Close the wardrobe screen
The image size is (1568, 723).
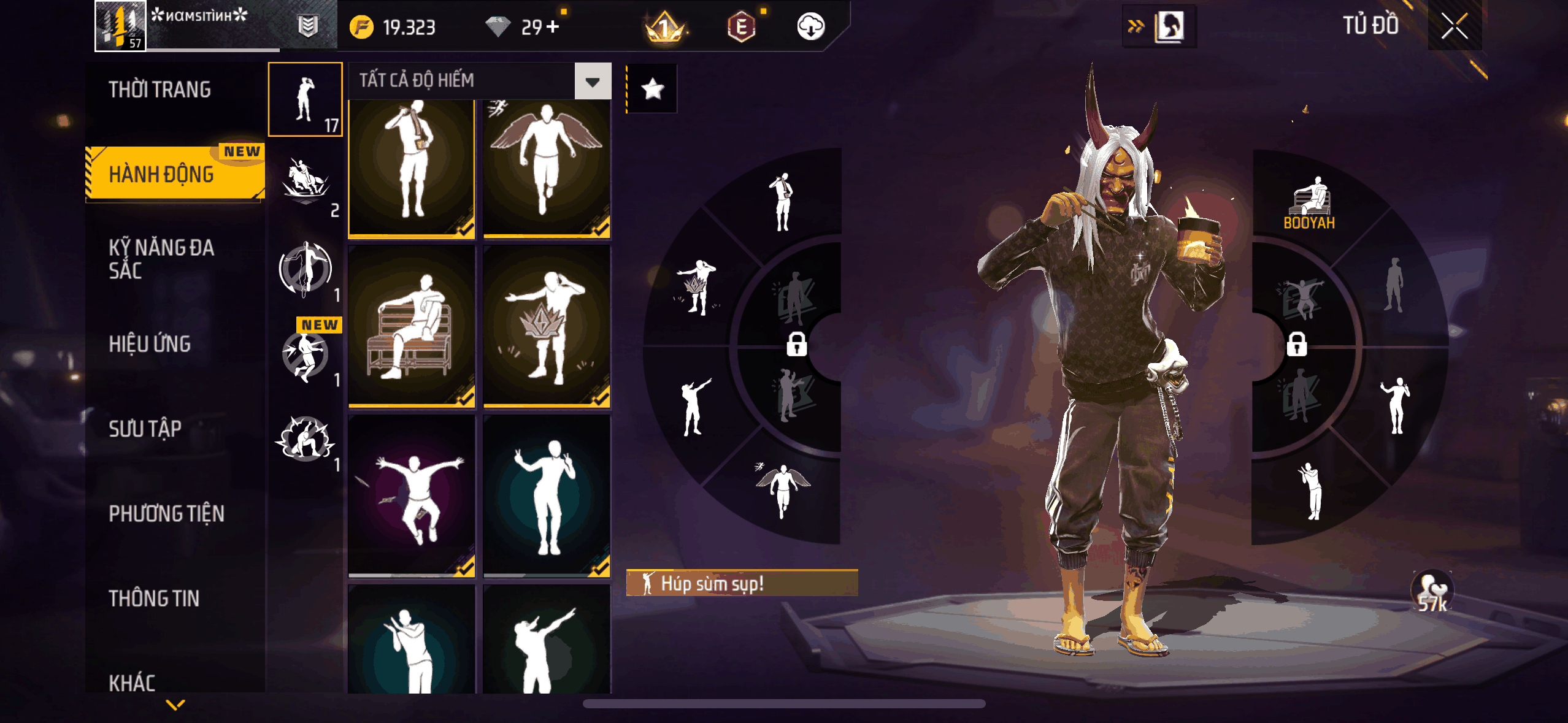click(1454, 26)
